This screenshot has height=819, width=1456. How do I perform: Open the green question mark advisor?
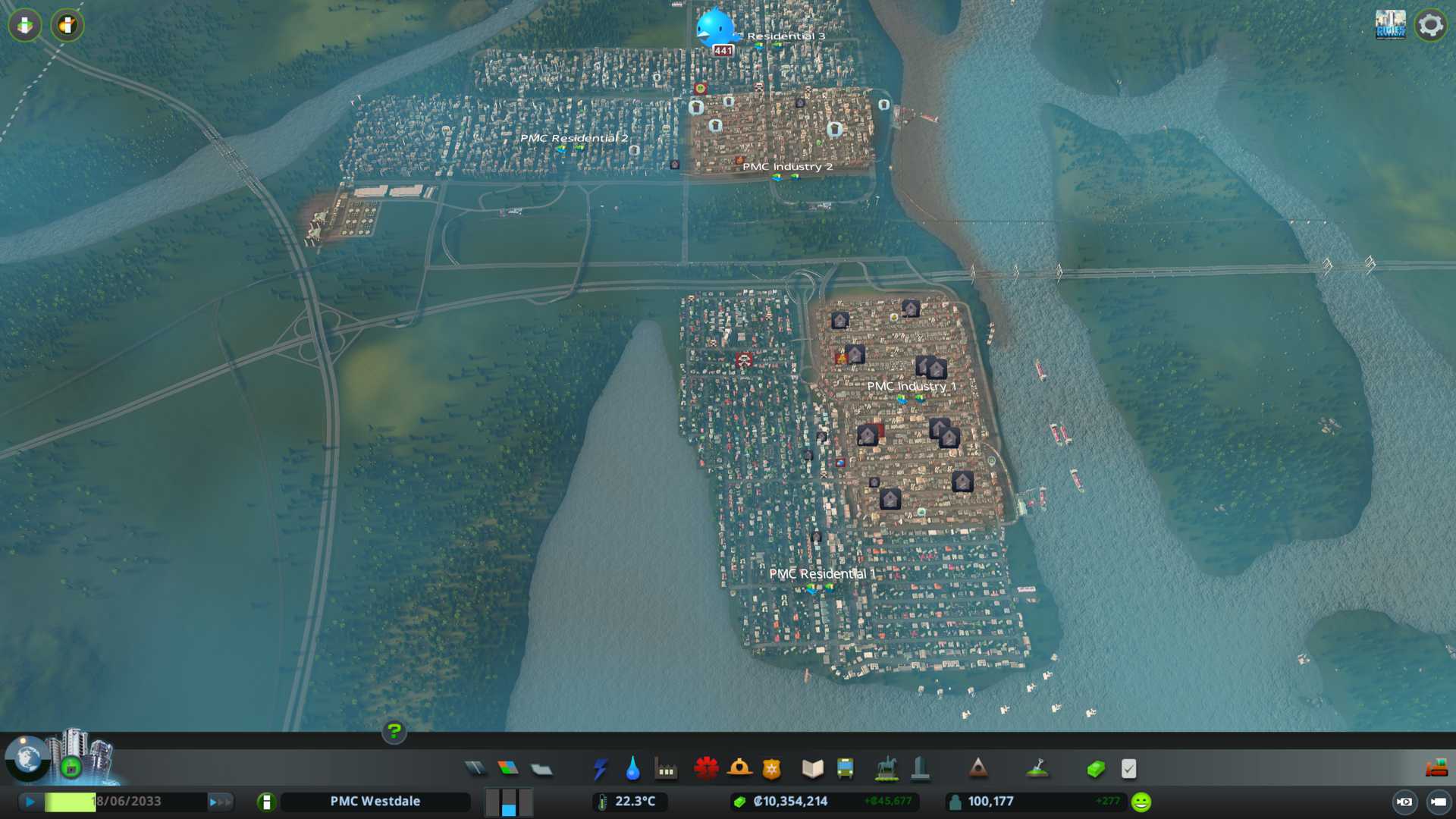394,731
